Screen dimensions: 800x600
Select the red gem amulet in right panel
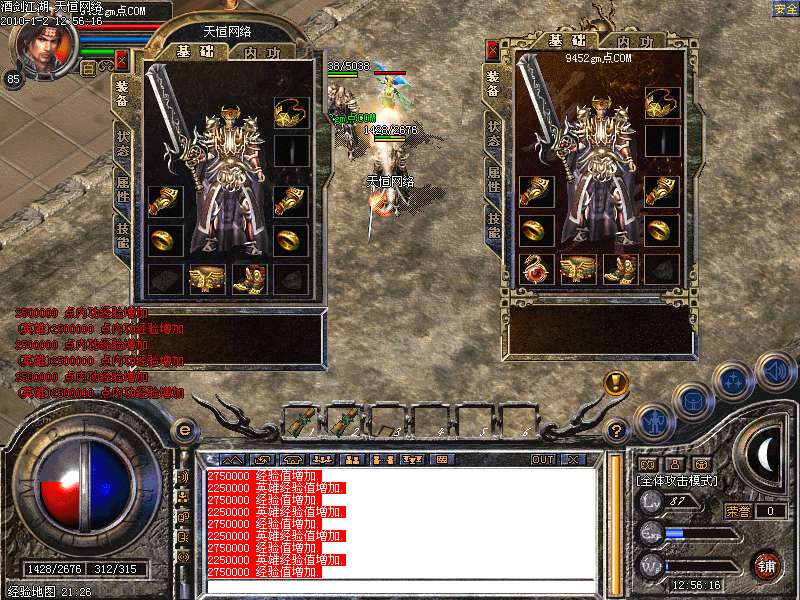[x=537, y=268]
